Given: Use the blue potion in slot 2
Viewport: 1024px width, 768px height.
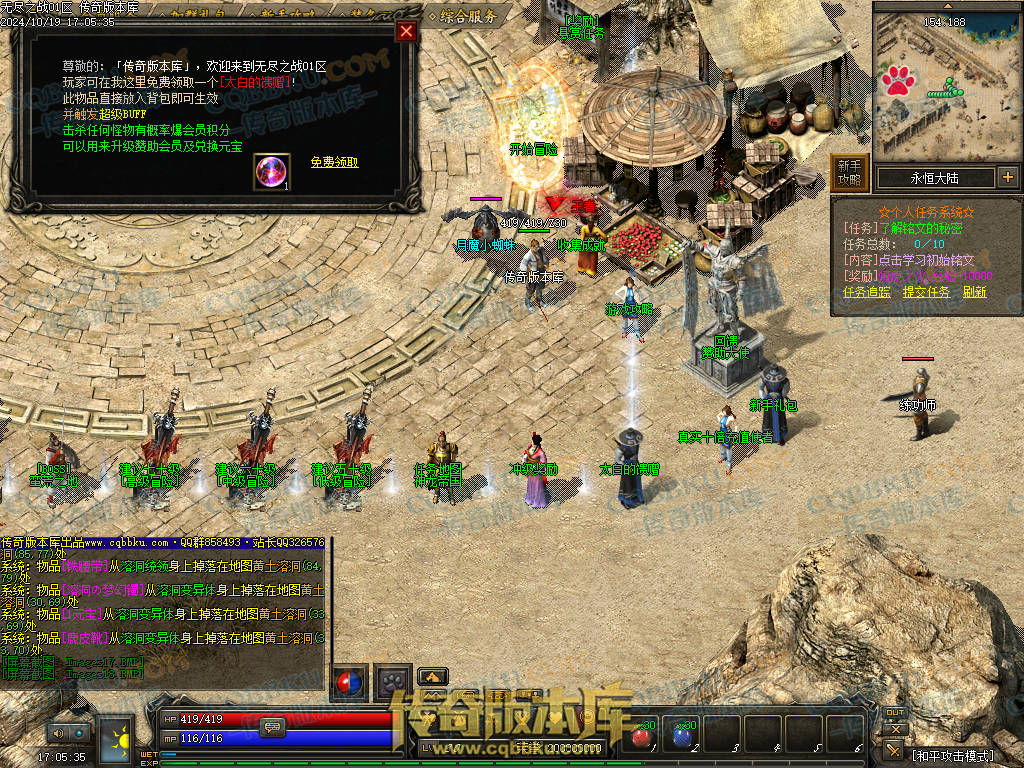Looking at the screenshot, I should click(683, 735).
